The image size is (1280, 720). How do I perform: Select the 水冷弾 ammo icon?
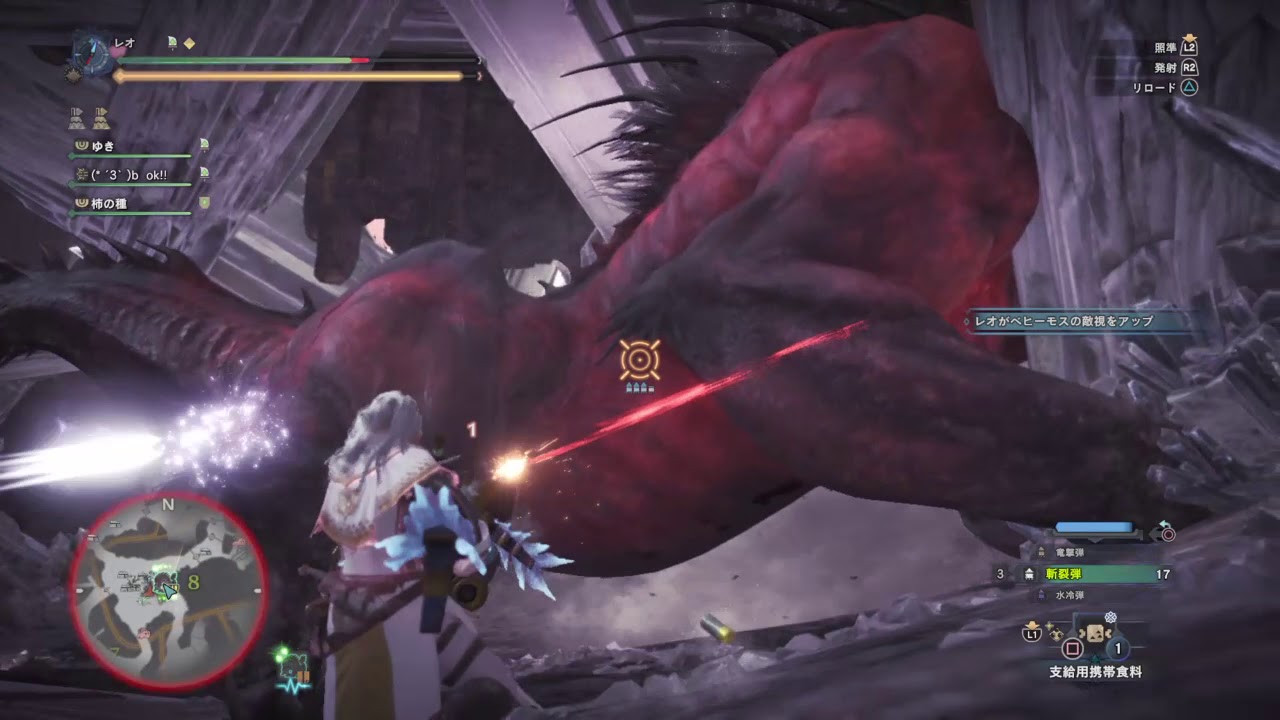[x=1042, y=593]
